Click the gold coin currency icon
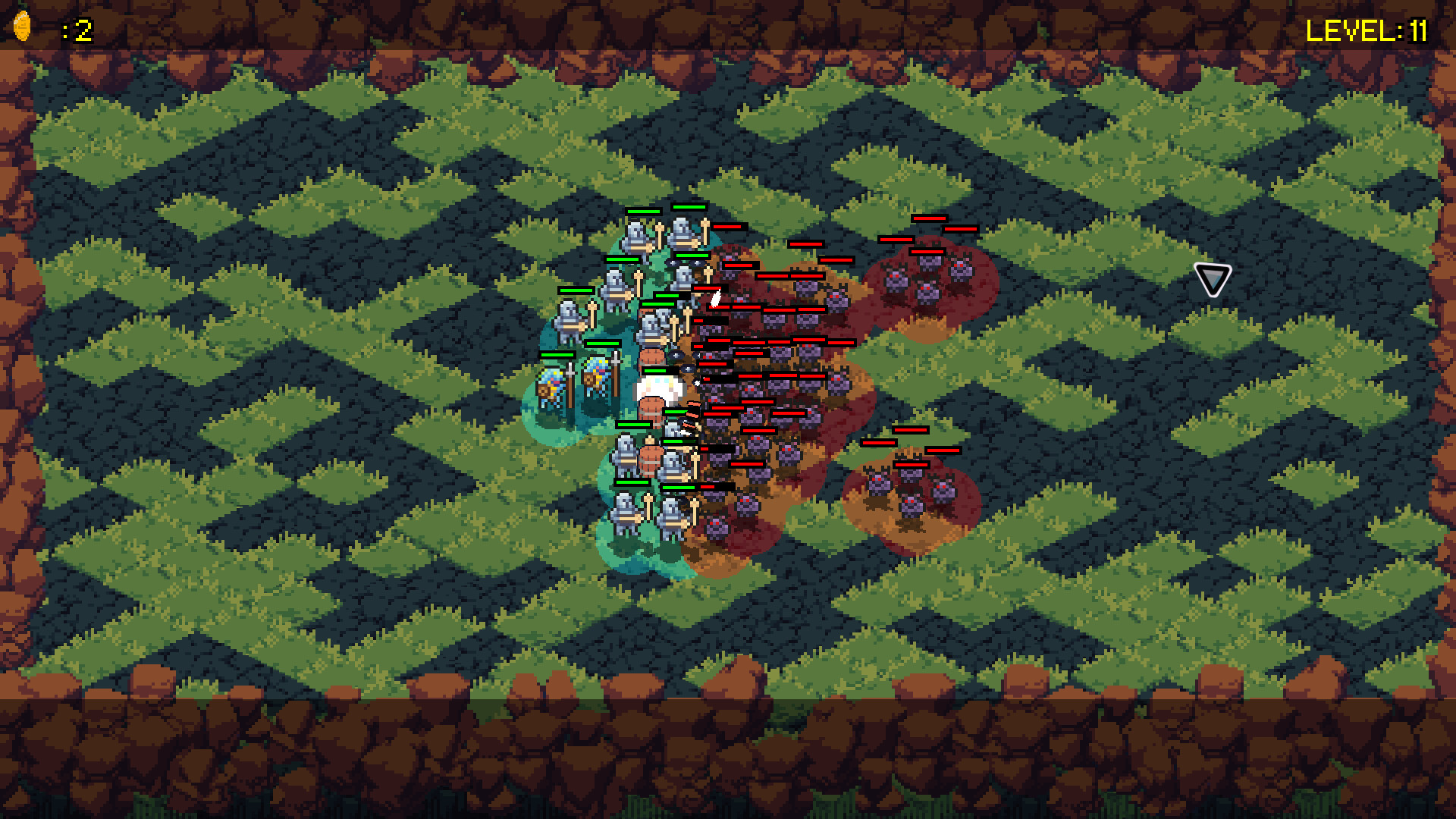 [23, 26]
